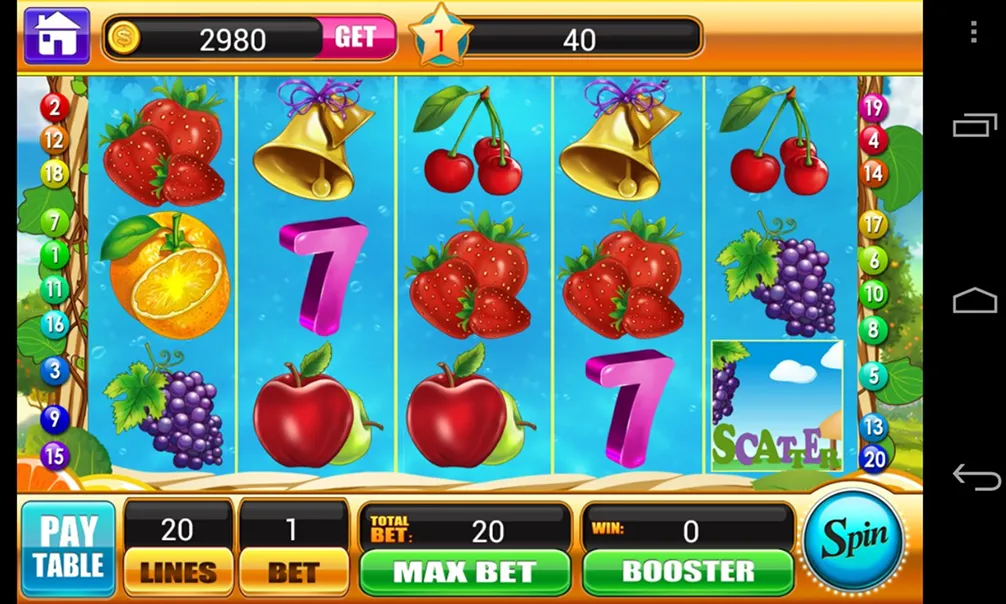This screenshot has height=604, width=1006.
Task: Open Android overflow menu dots
Action: tap(973, 32)
